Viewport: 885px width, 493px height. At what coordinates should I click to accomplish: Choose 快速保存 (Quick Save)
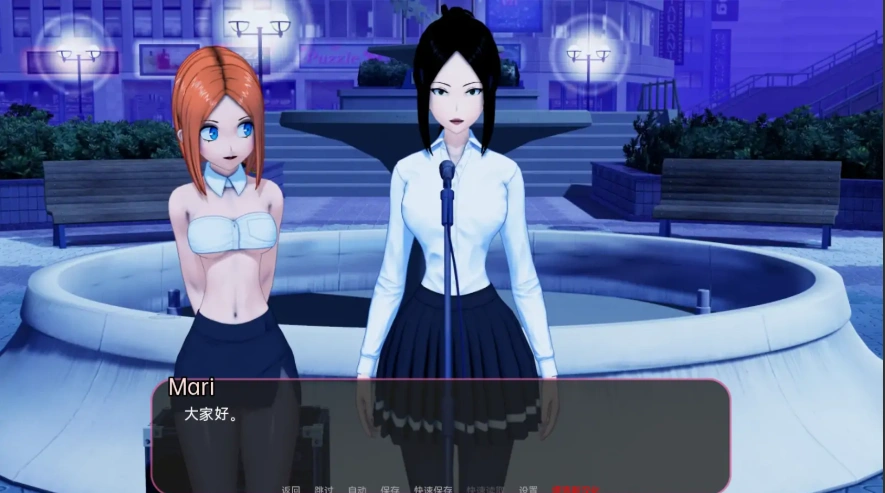coord(434,489)
